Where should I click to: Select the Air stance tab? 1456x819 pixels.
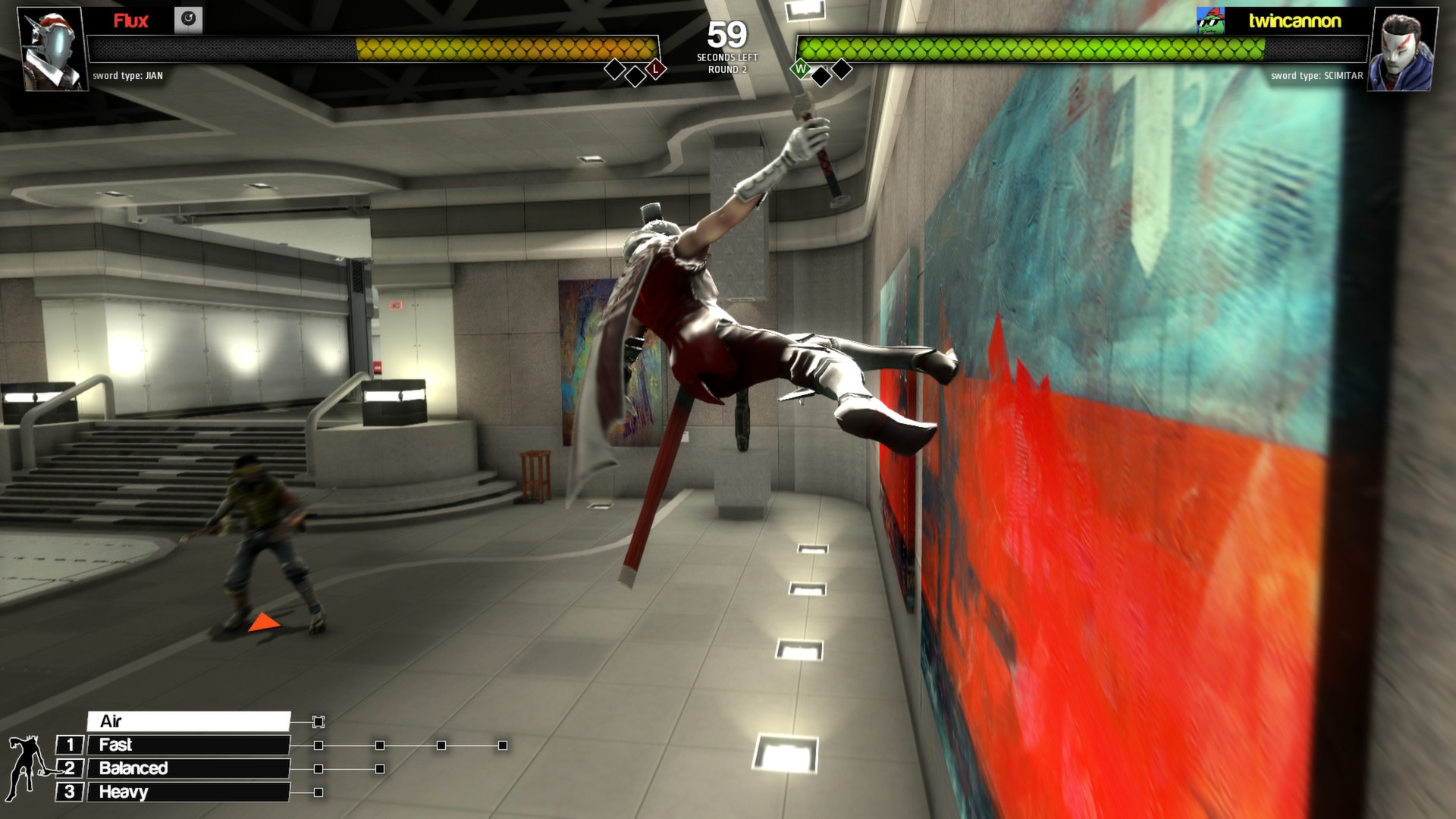click(188, 722)
